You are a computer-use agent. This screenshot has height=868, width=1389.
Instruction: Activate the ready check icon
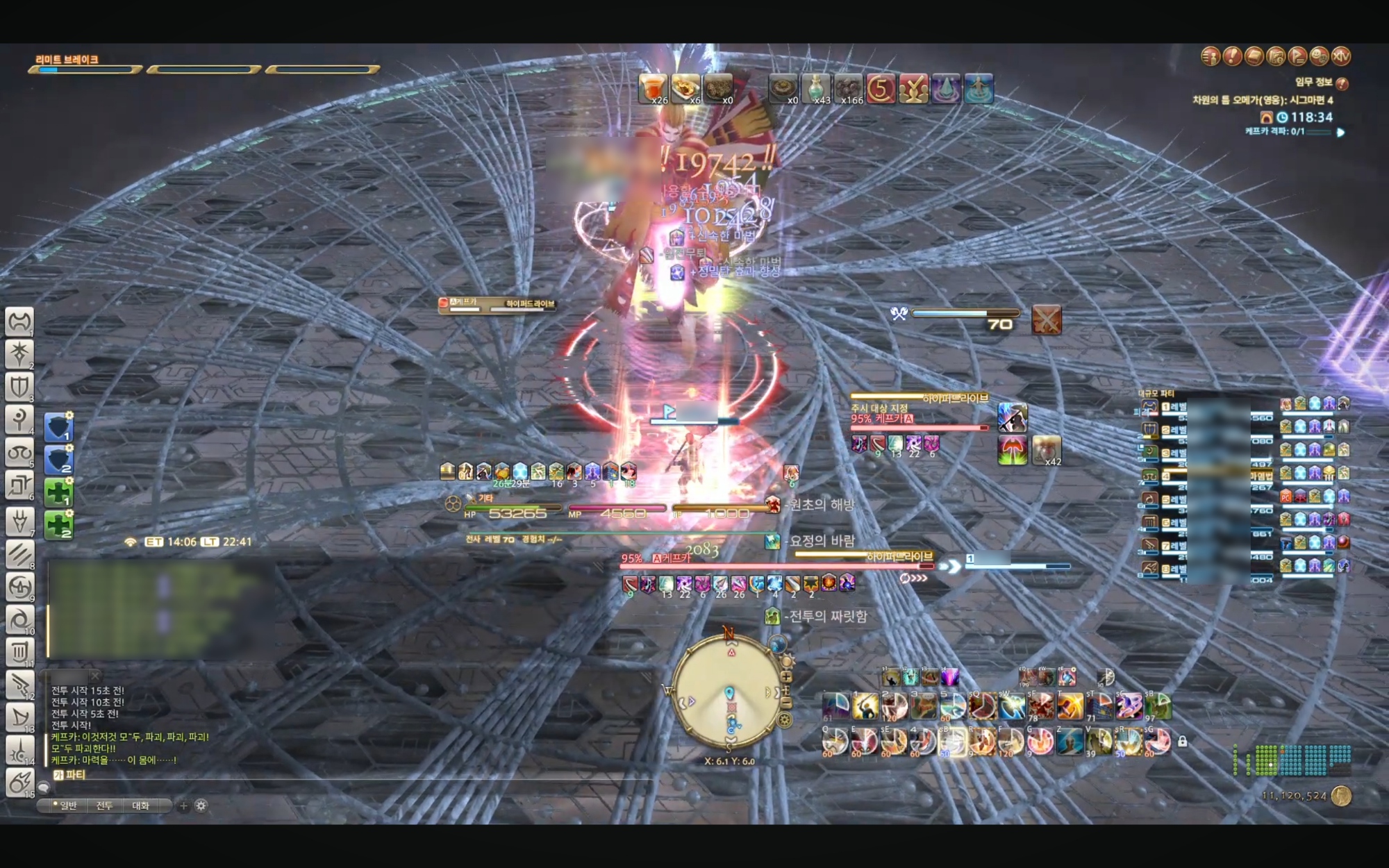(x=913, y=89)
